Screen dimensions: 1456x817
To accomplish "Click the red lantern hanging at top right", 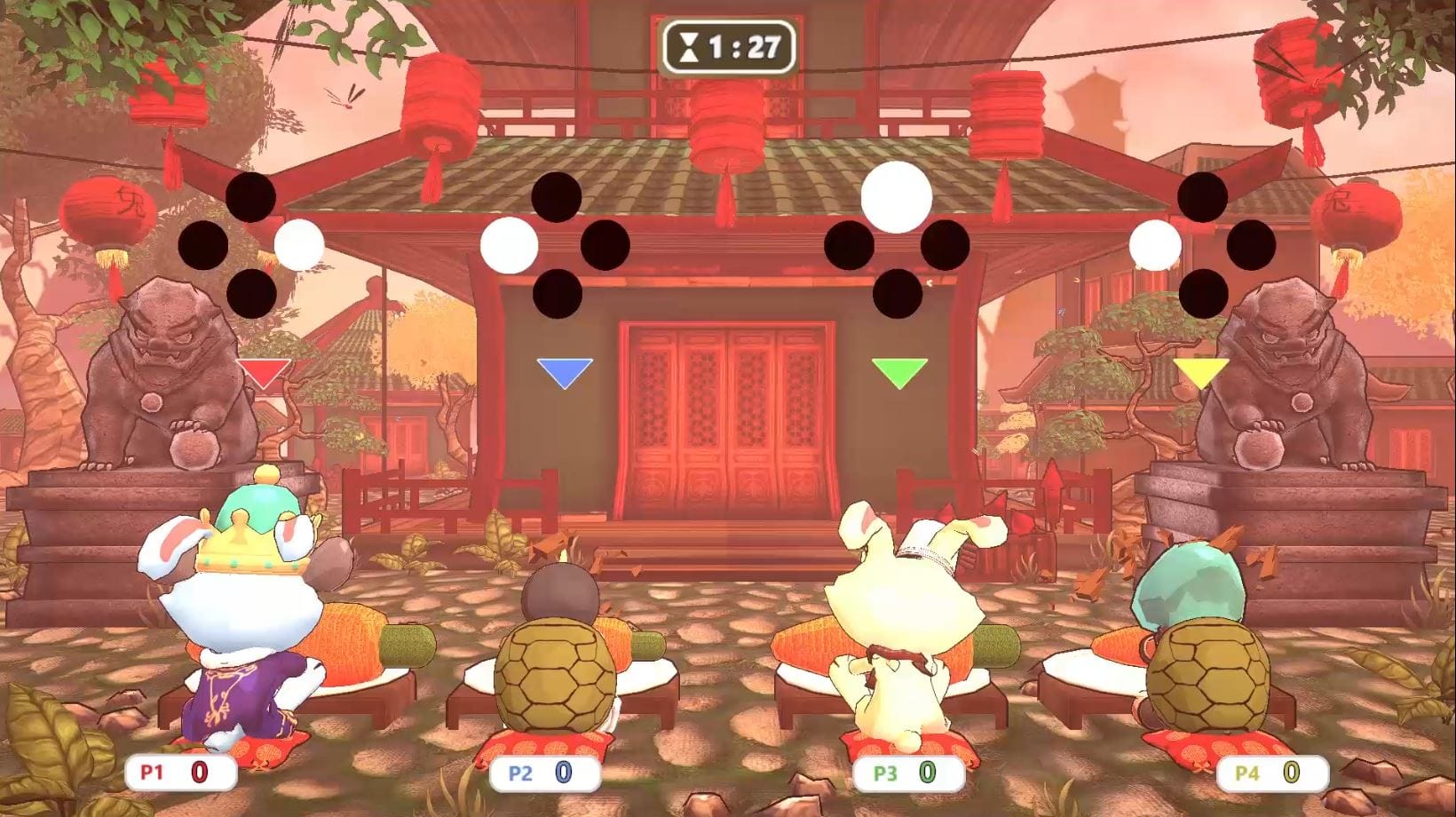I will pos(1297,71).
